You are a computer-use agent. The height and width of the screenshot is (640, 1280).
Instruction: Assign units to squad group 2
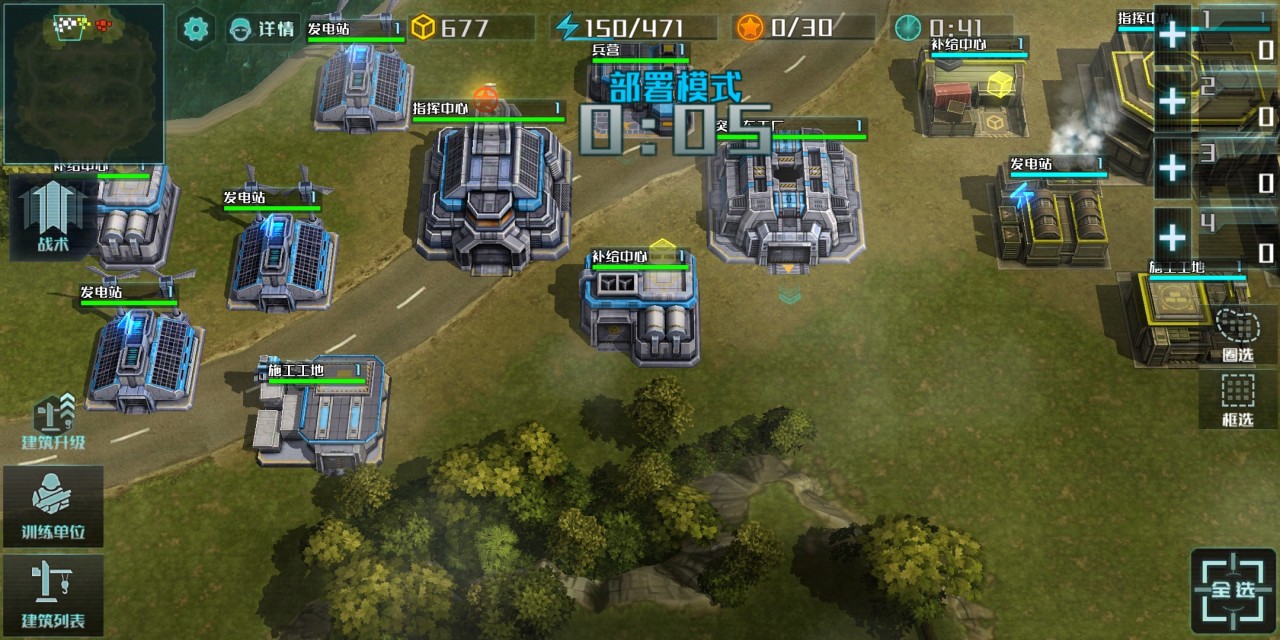point(1173,100)
